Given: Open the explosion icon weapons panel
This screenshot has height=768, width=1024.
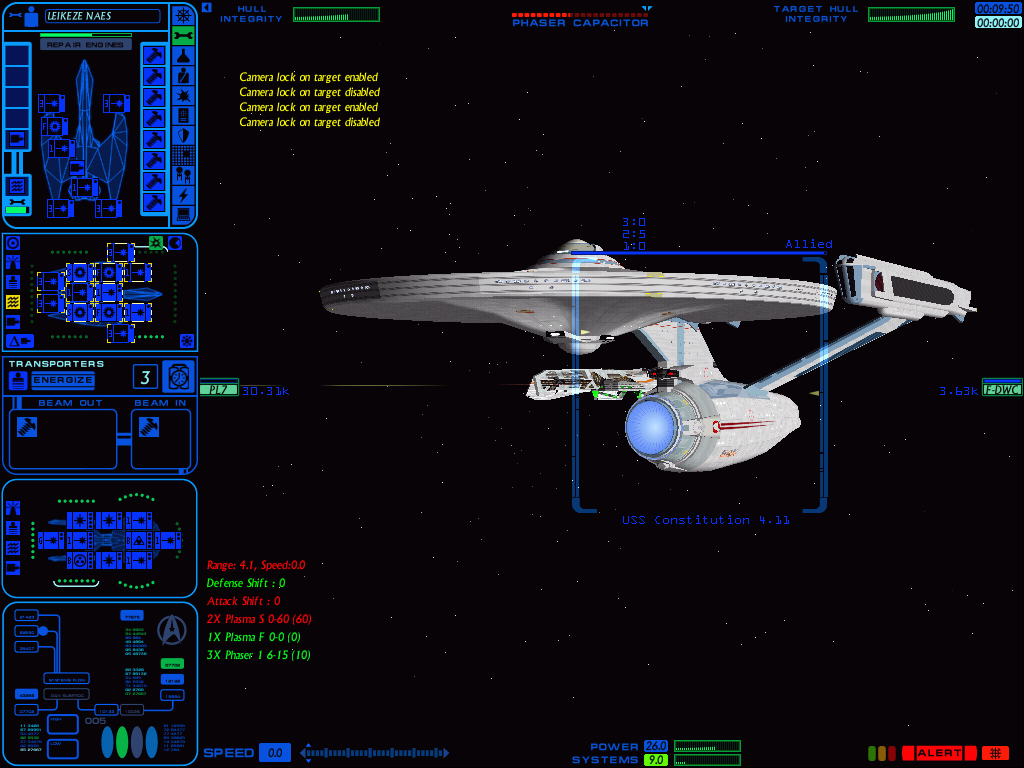Looking at the screenshot, I should click(183, 95).
